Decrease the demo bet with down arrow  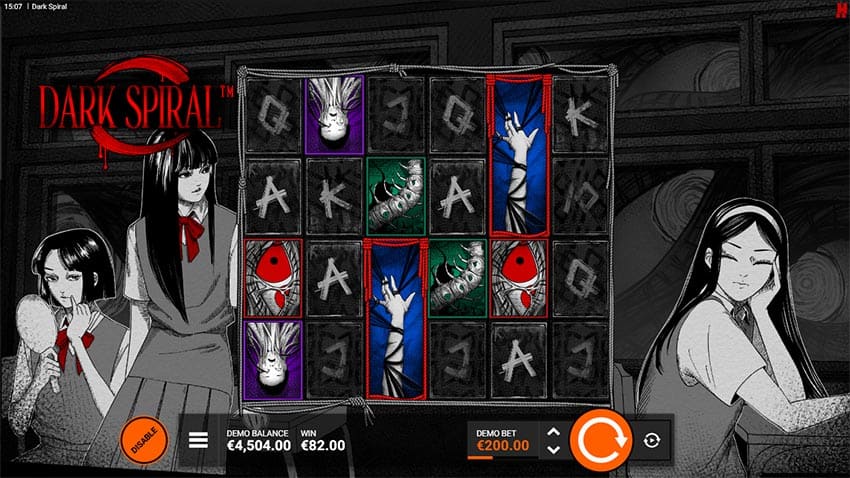click(553, 450)
